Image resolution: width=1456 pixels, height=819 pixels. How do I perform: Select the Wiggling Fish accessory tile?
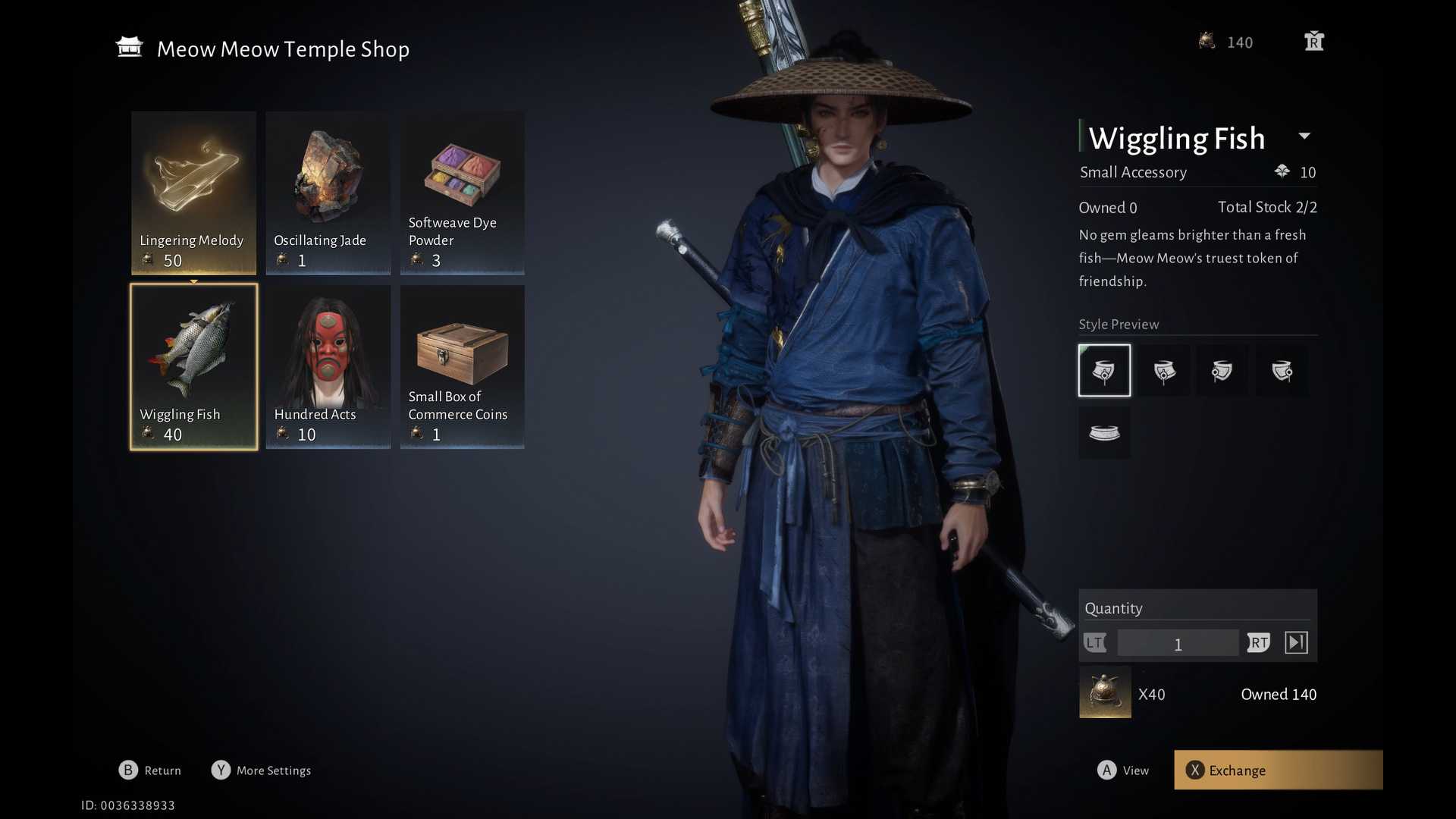point(193,367)
